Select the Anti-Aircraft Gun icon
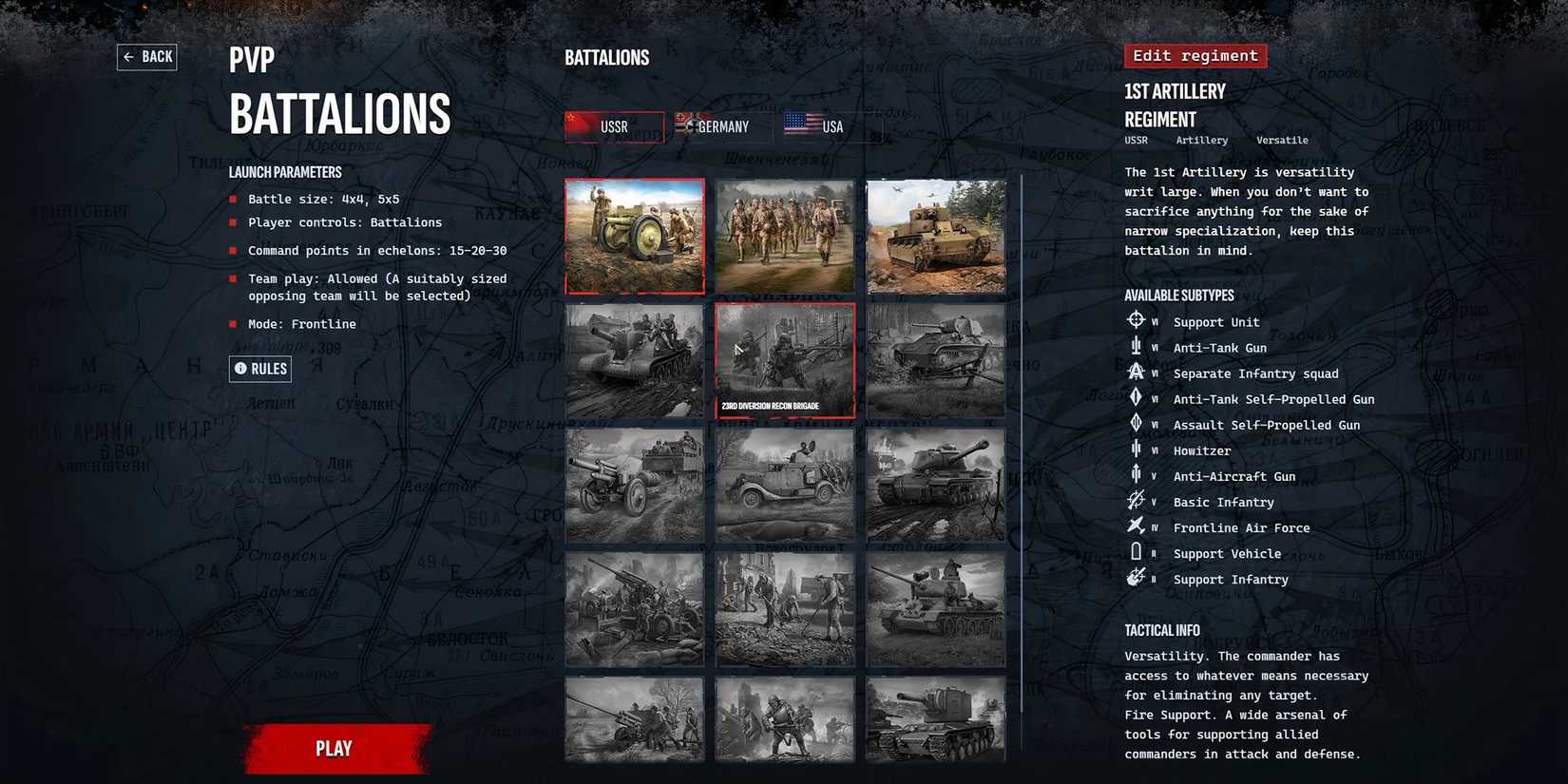Viewport: 1568px width, 784px height. (x=1137, y=474)
